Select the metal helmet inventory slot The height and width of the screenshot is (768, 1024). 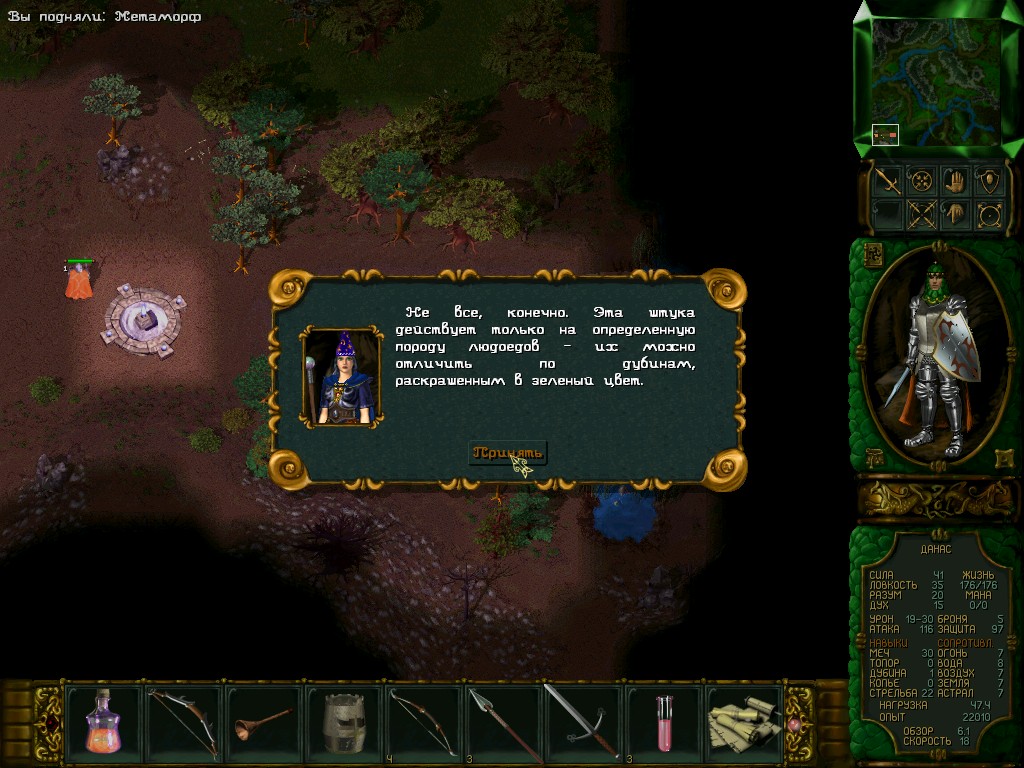point(343,720)
